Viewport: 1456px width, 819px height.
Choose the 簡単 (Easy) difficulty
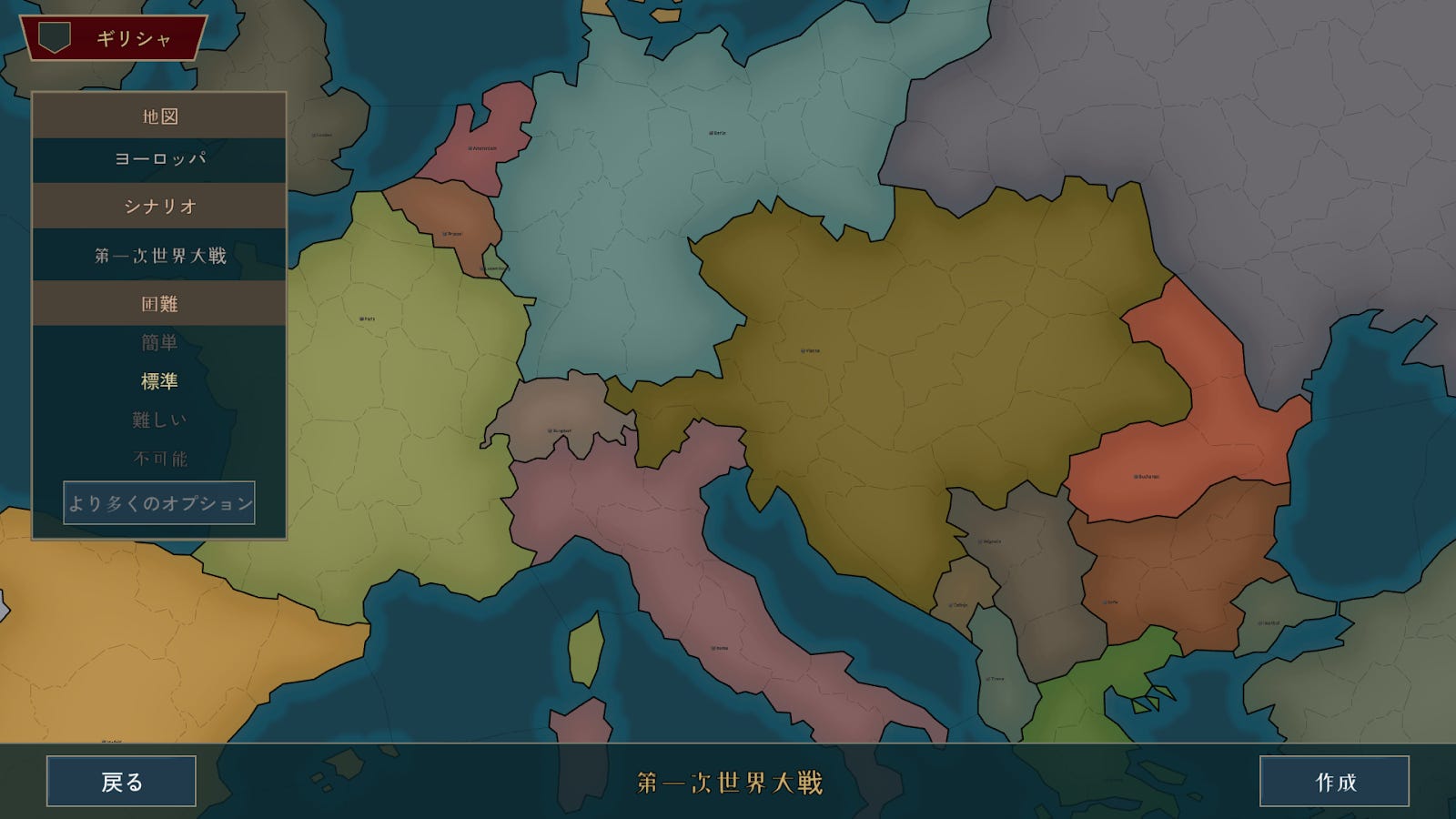[159, 344]
